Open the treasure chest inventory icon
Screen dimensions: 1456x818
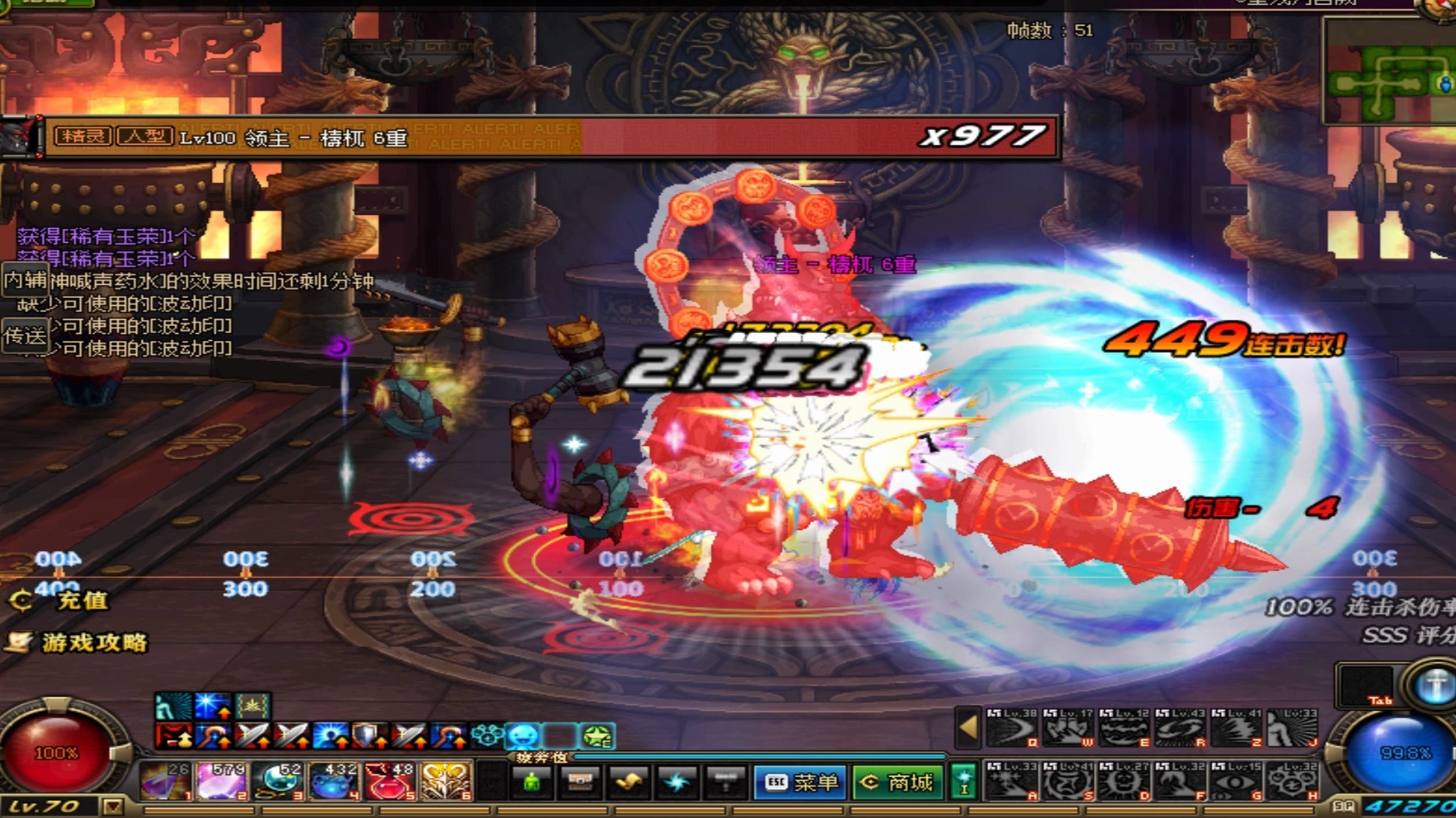coord(580,782)
